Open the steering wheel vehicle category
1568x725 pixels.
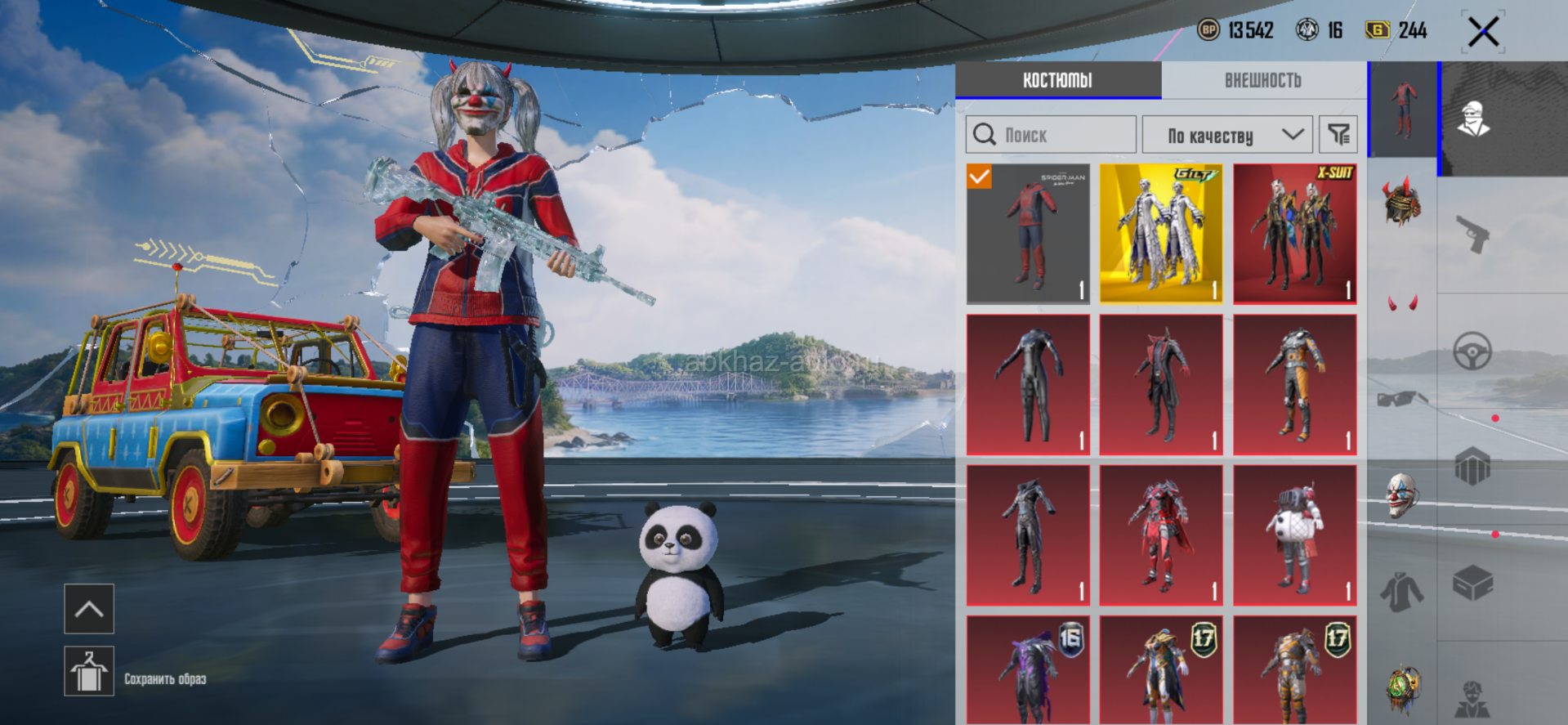[x=1473, y=351]
